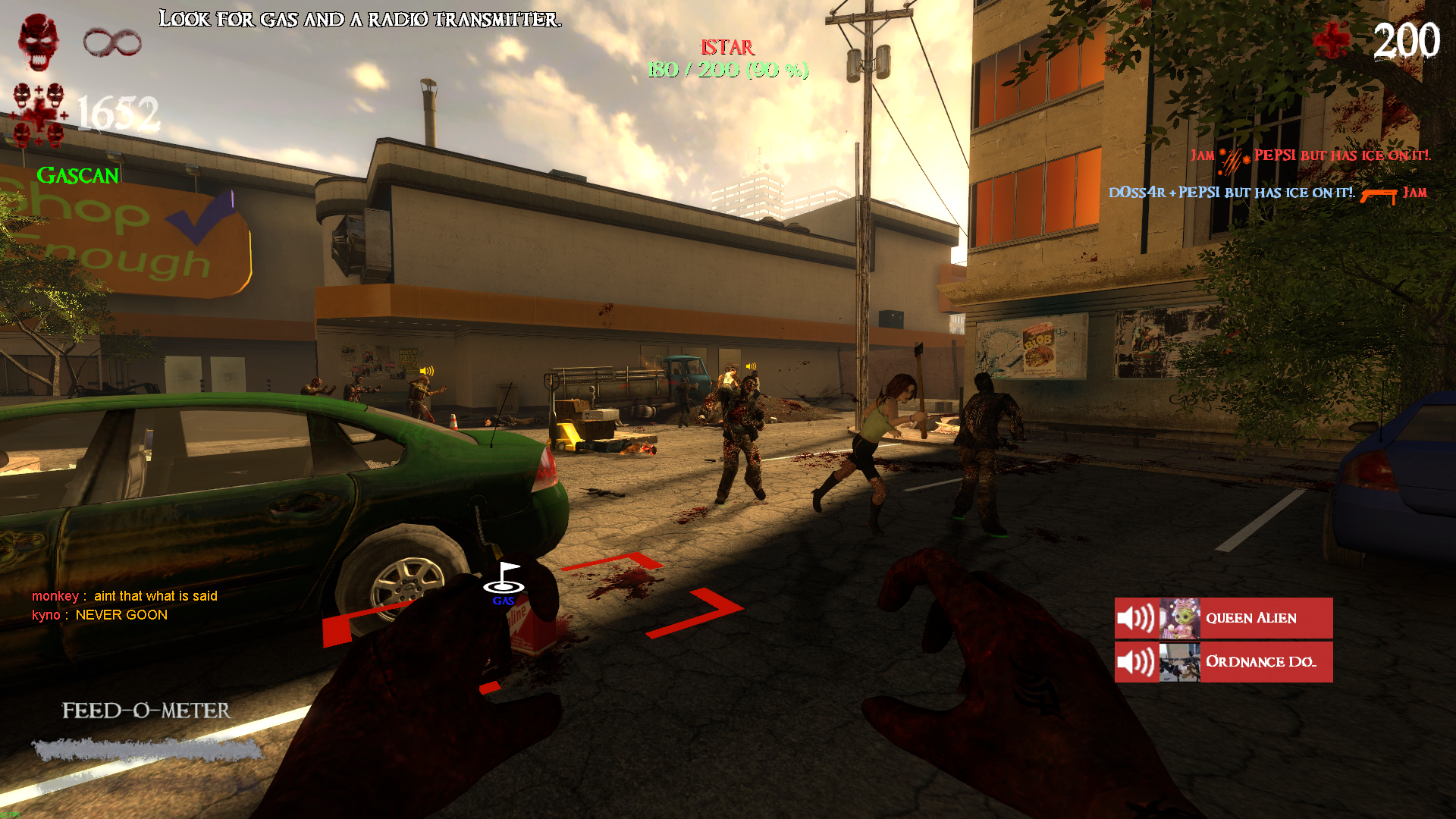Select the infinity symbol icon
The image size is (1456, 819).
tap(112, 42)
